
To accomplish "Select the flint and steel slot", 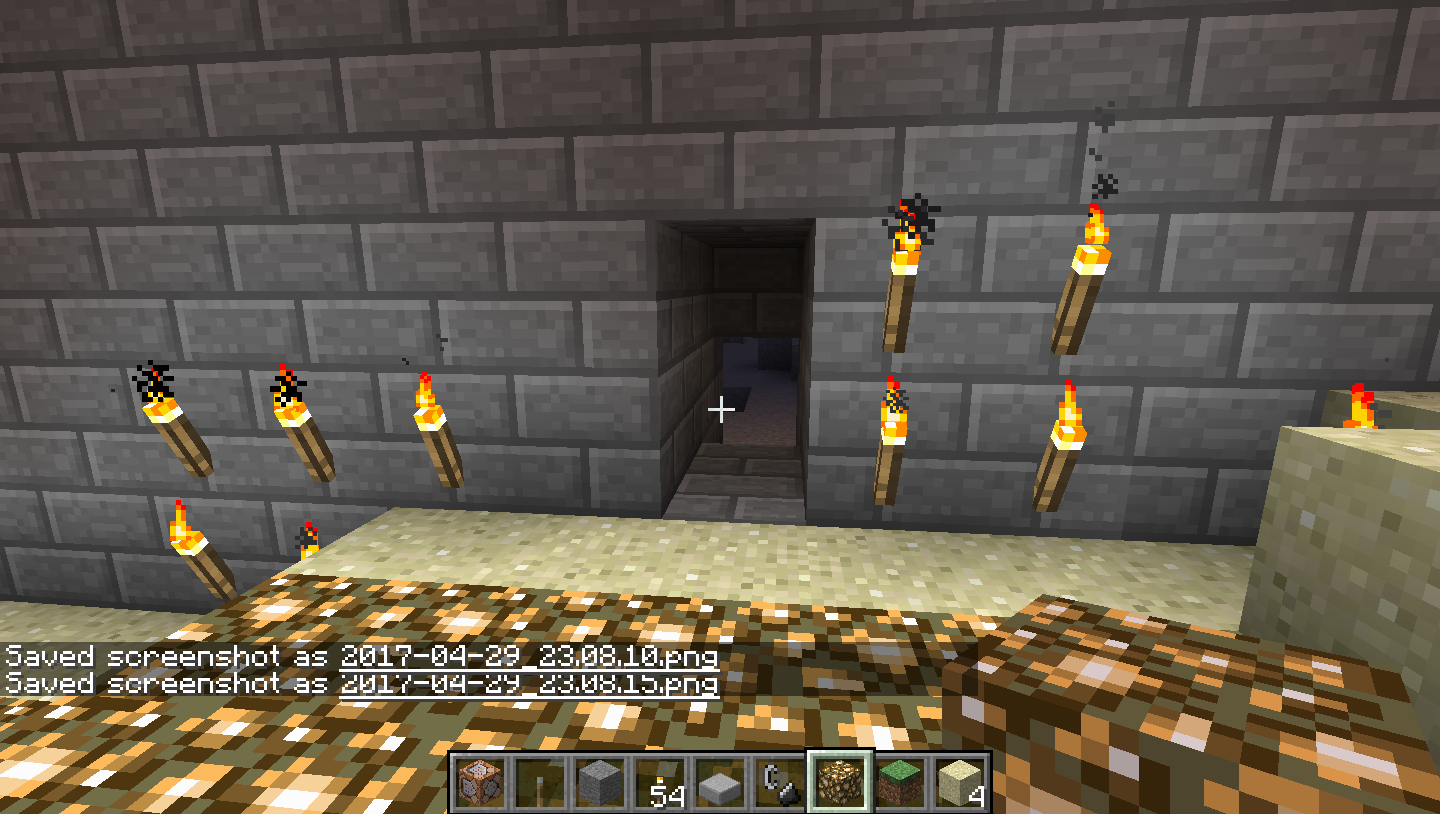I will pyautogui.click(x=780, y=782).
